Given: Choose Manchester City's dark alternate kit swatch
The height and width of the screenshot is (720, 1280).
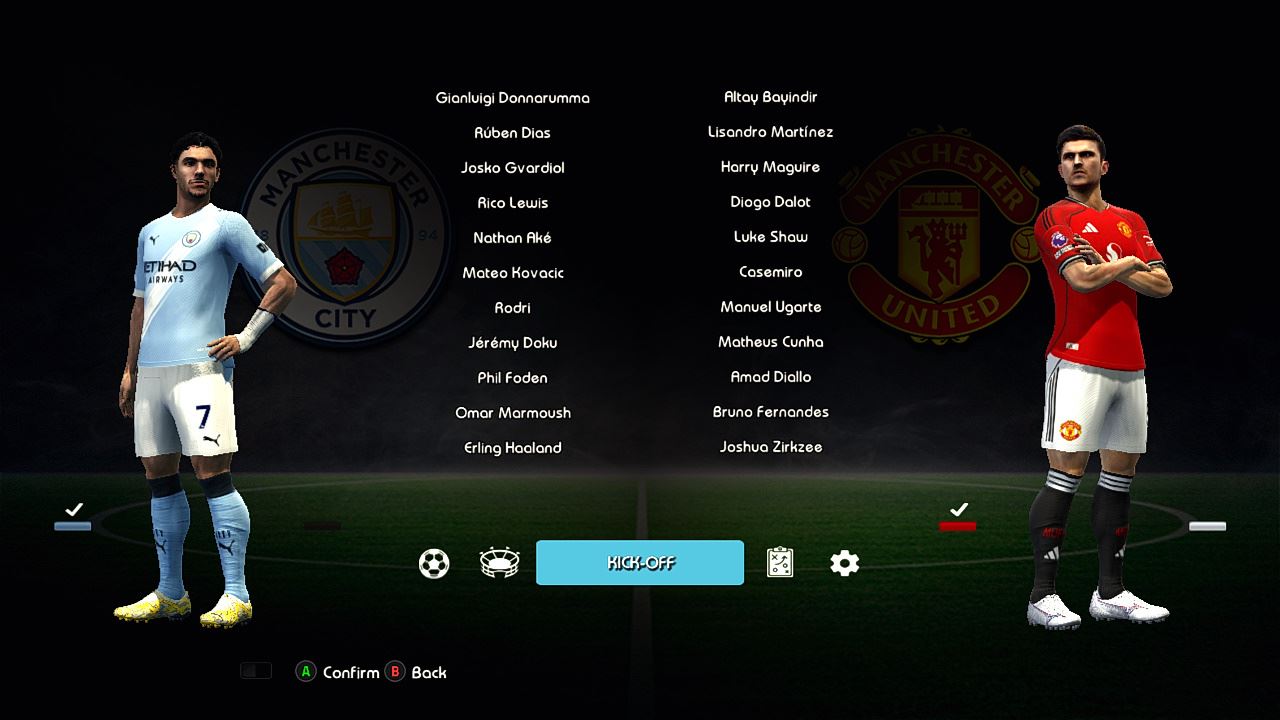Looking at the screenshot, I should pyautogui.click(x=322, y=525).
